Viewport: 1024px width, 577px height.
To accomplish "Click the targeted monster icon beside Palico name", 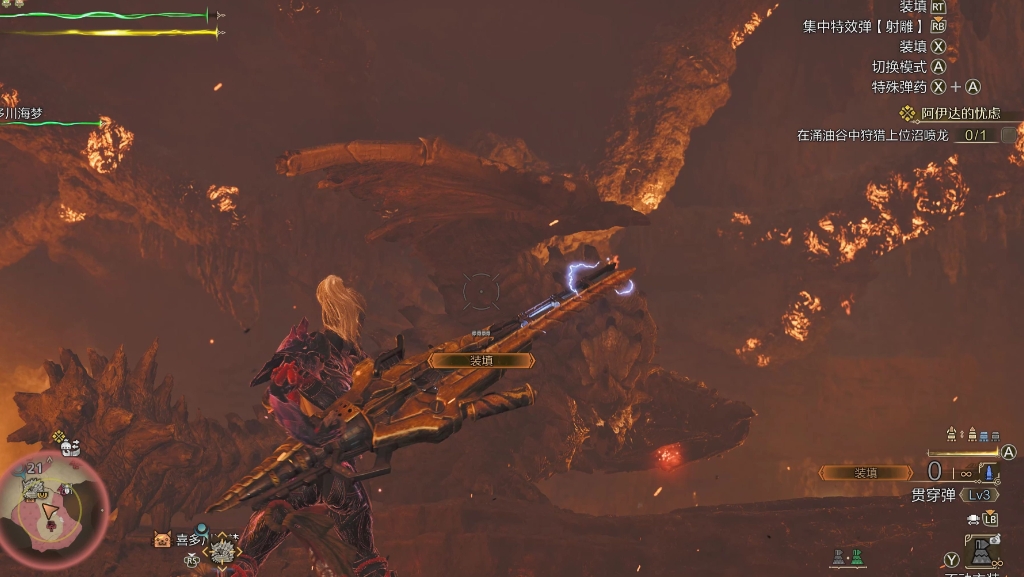I will (x=222, y=548).
